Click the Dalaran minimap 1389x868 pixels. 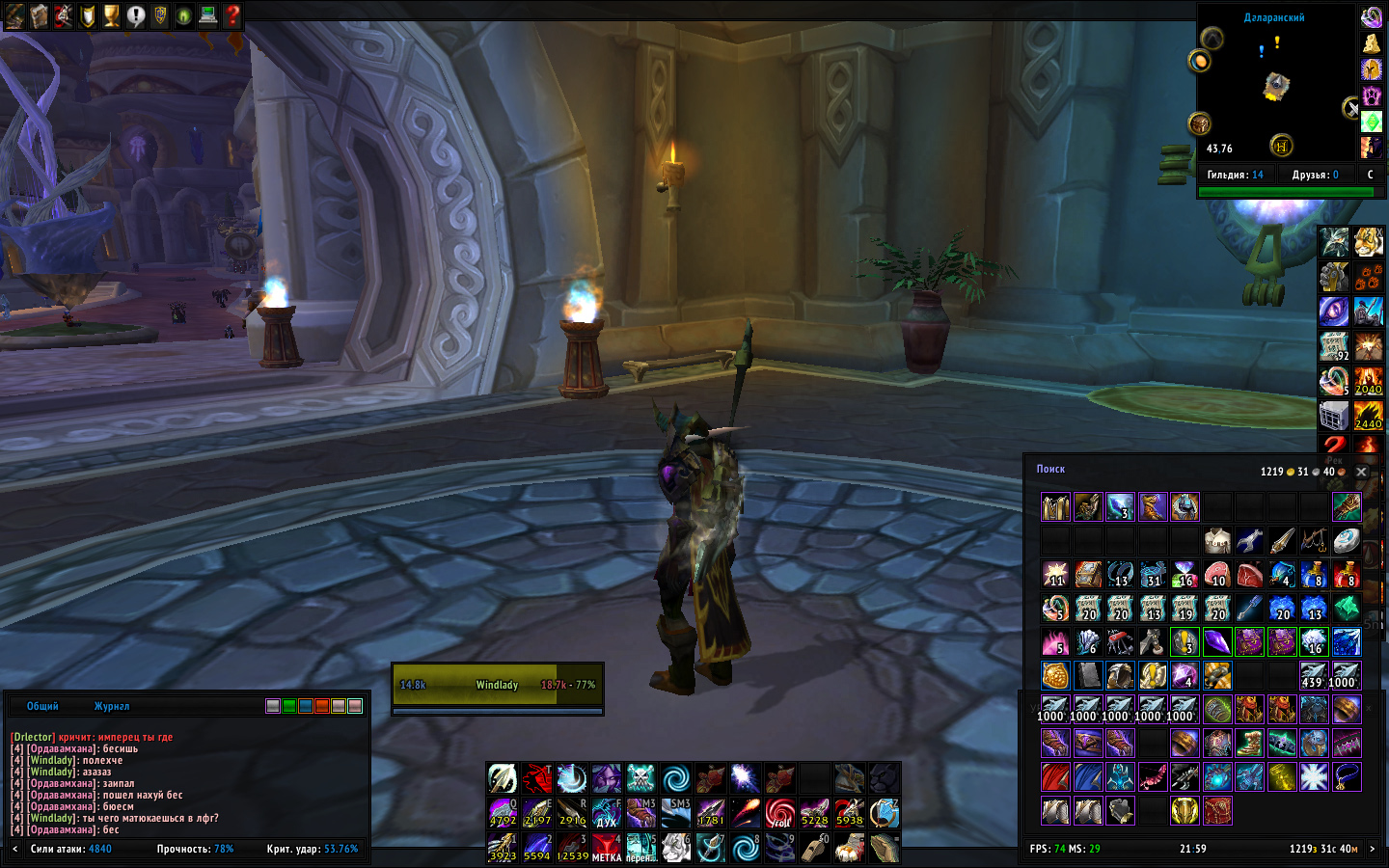(1275, 89)
